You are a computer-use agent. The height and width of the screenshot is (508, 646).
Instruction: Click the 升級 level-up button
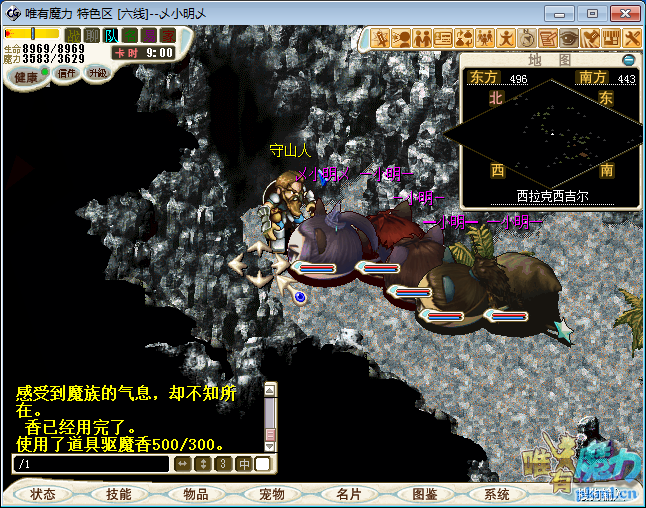click(97, 73)
